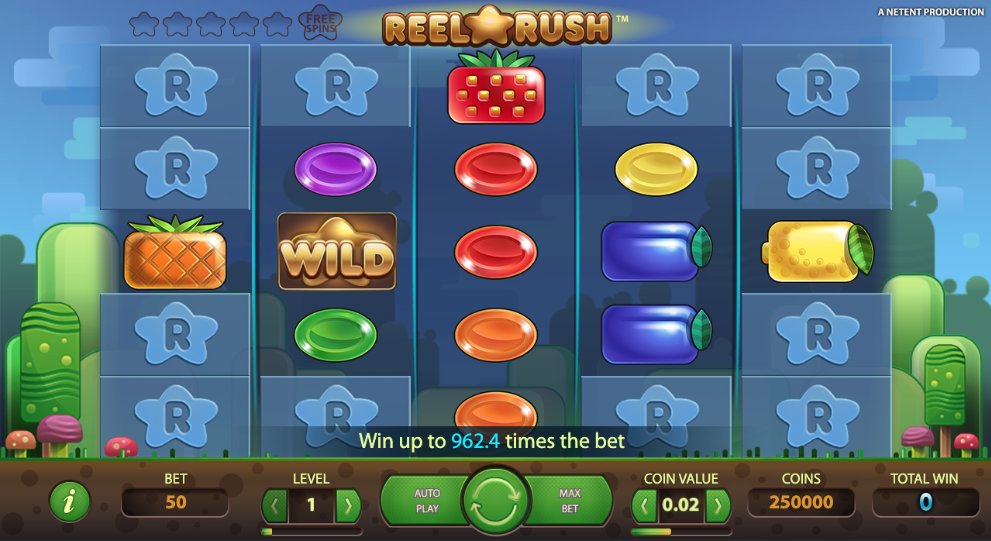Increase the bet level

click(x=347, y=505)
